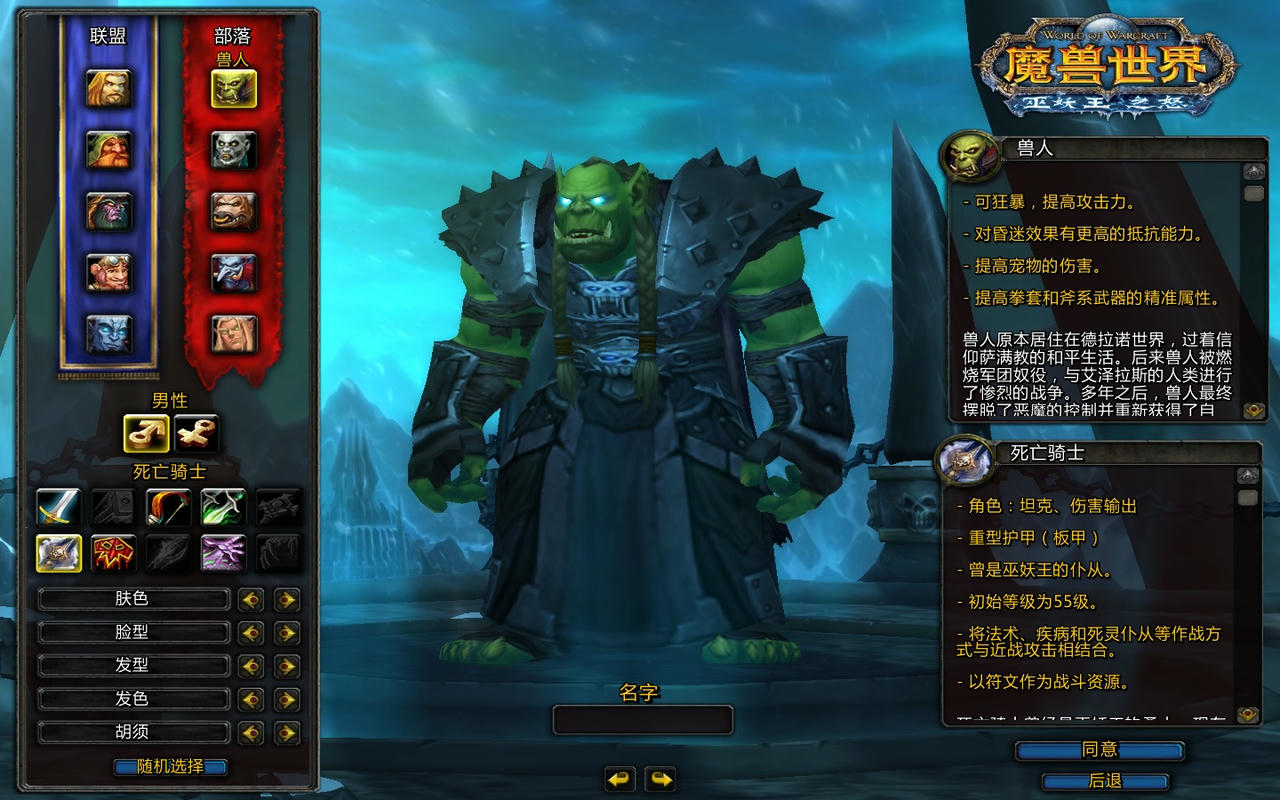1280x800 pixels.
Task: Advance 发型 hairstyle with the right arrow
Action: (287, 666)
